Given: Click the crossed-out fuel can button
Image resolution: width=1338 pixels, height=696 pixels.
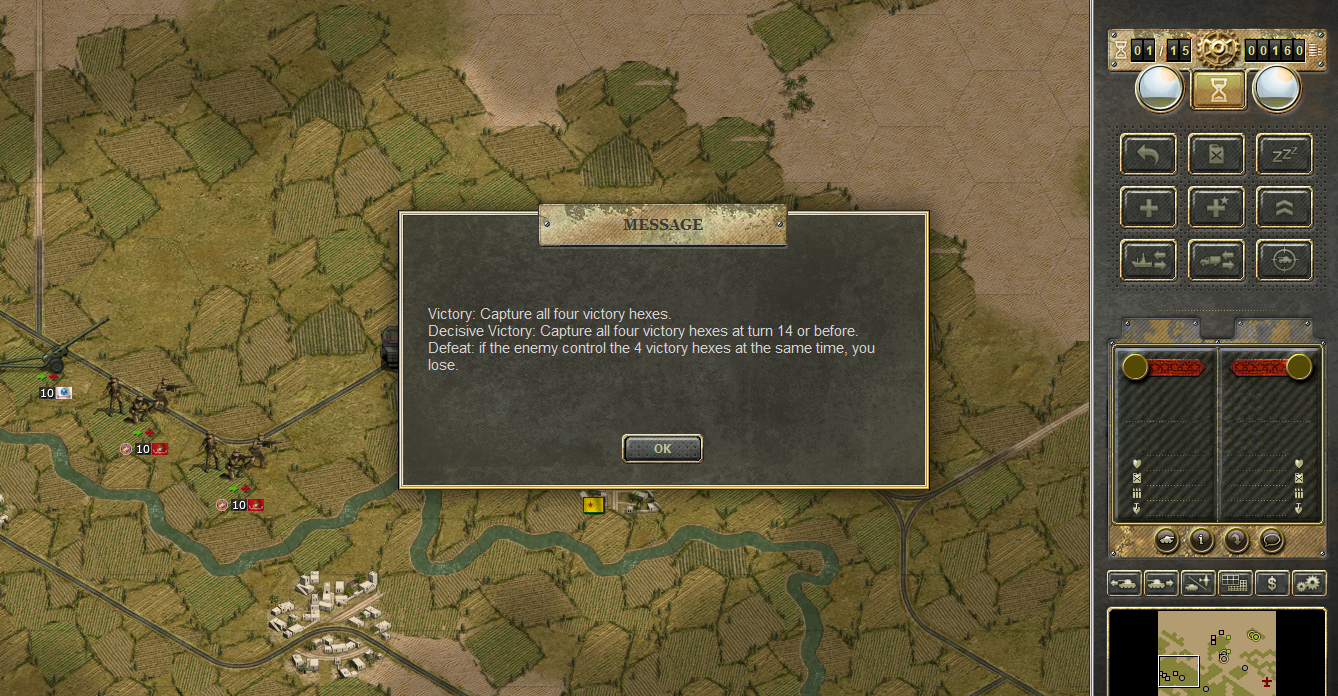Looking at the screenshot, I should 1217,155.
